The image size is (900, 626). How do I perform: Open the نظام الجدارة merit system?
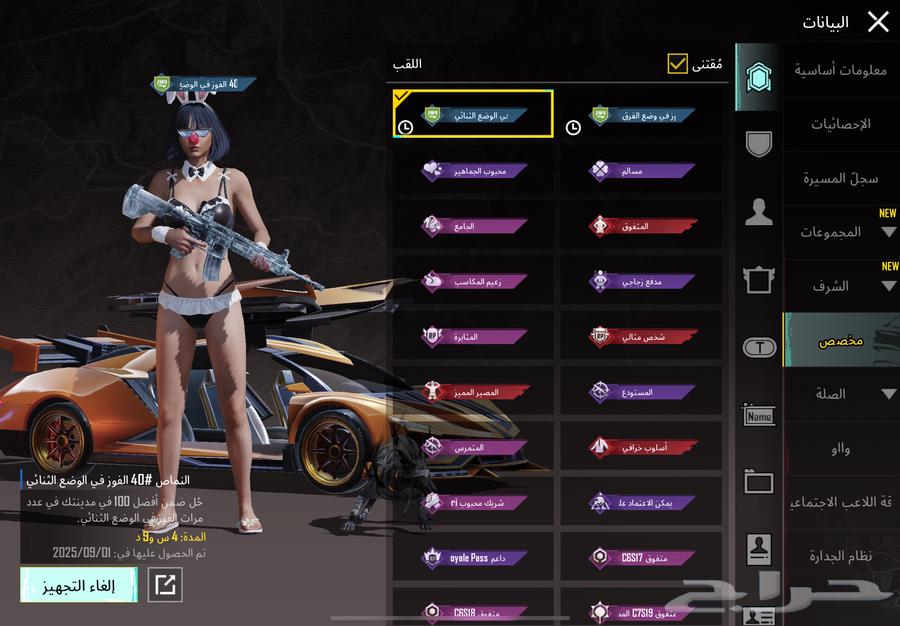(x=840, y=555)
